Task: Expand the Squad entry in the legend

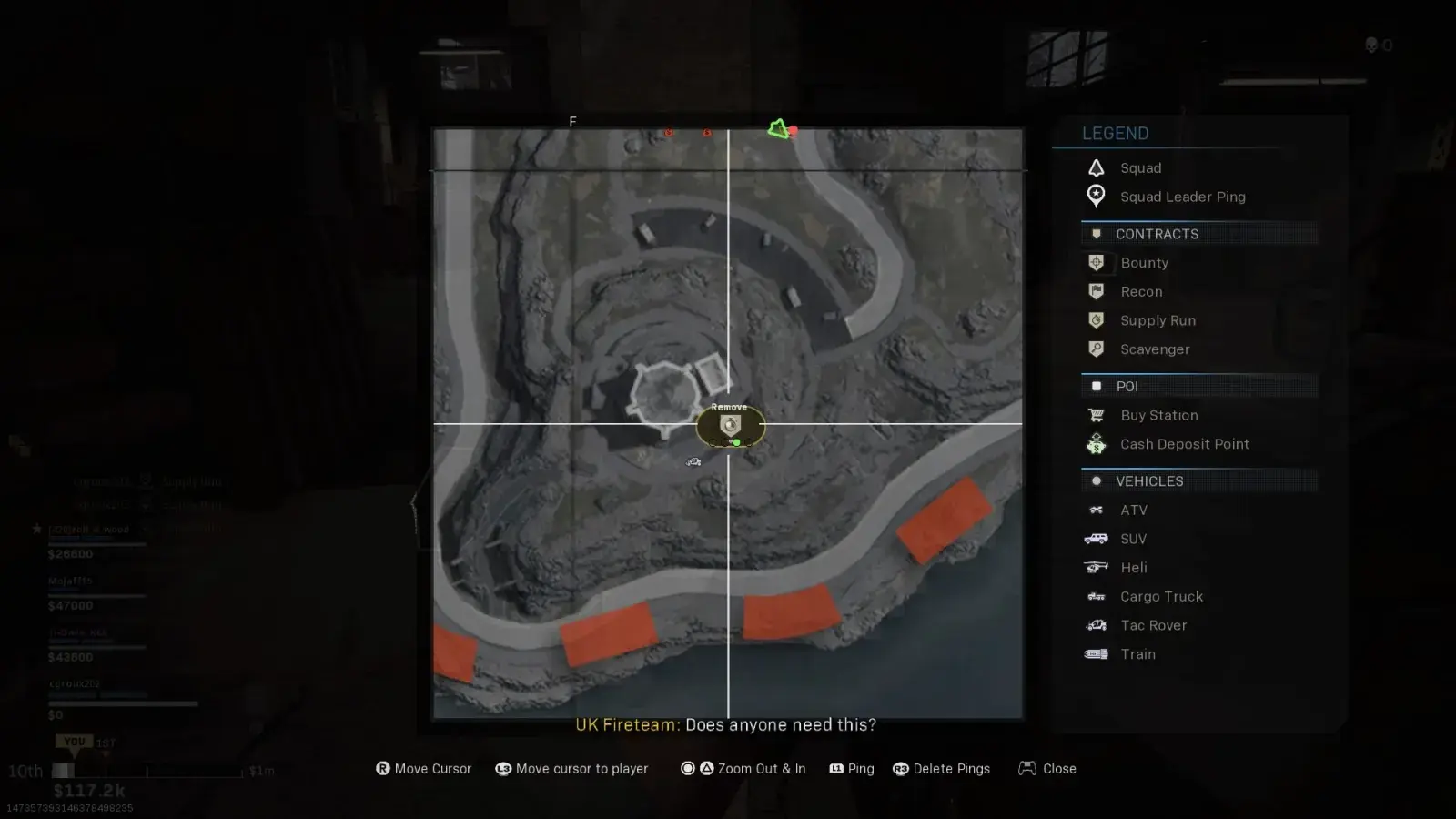Action: coord(1097,167)
